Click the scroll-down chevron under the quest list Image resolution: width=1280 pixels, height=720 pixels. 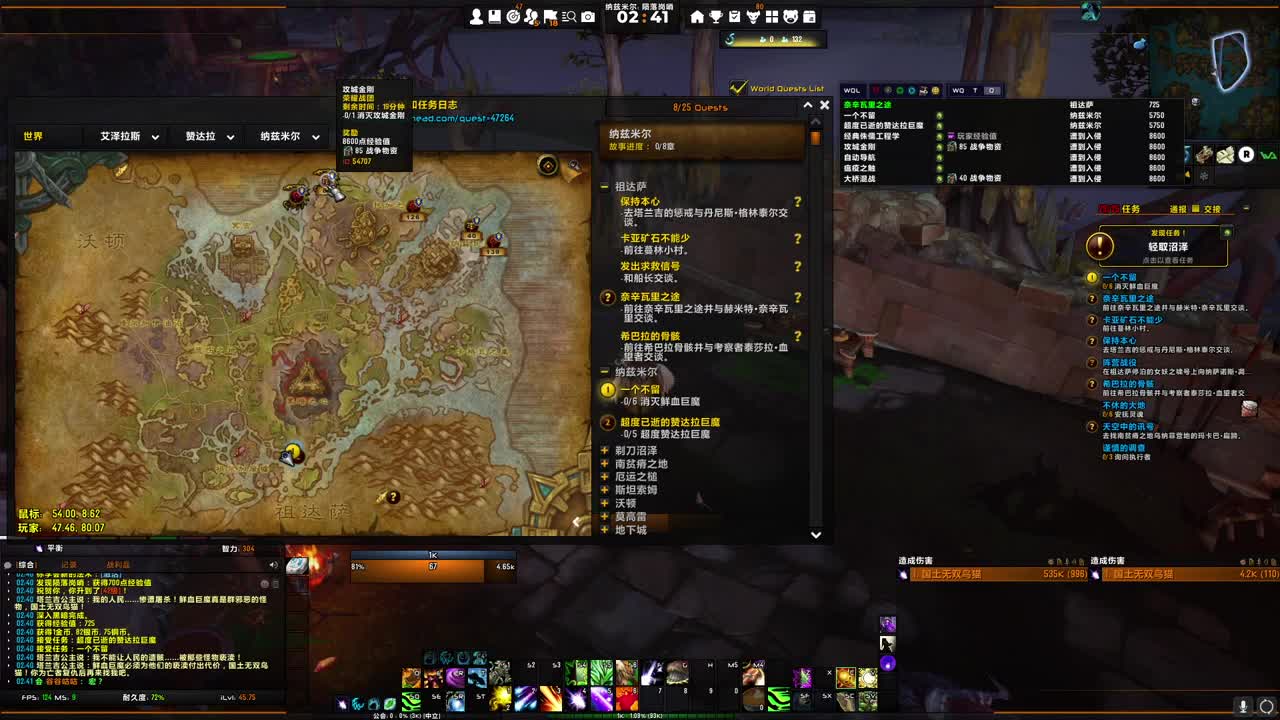coord(815,535)
